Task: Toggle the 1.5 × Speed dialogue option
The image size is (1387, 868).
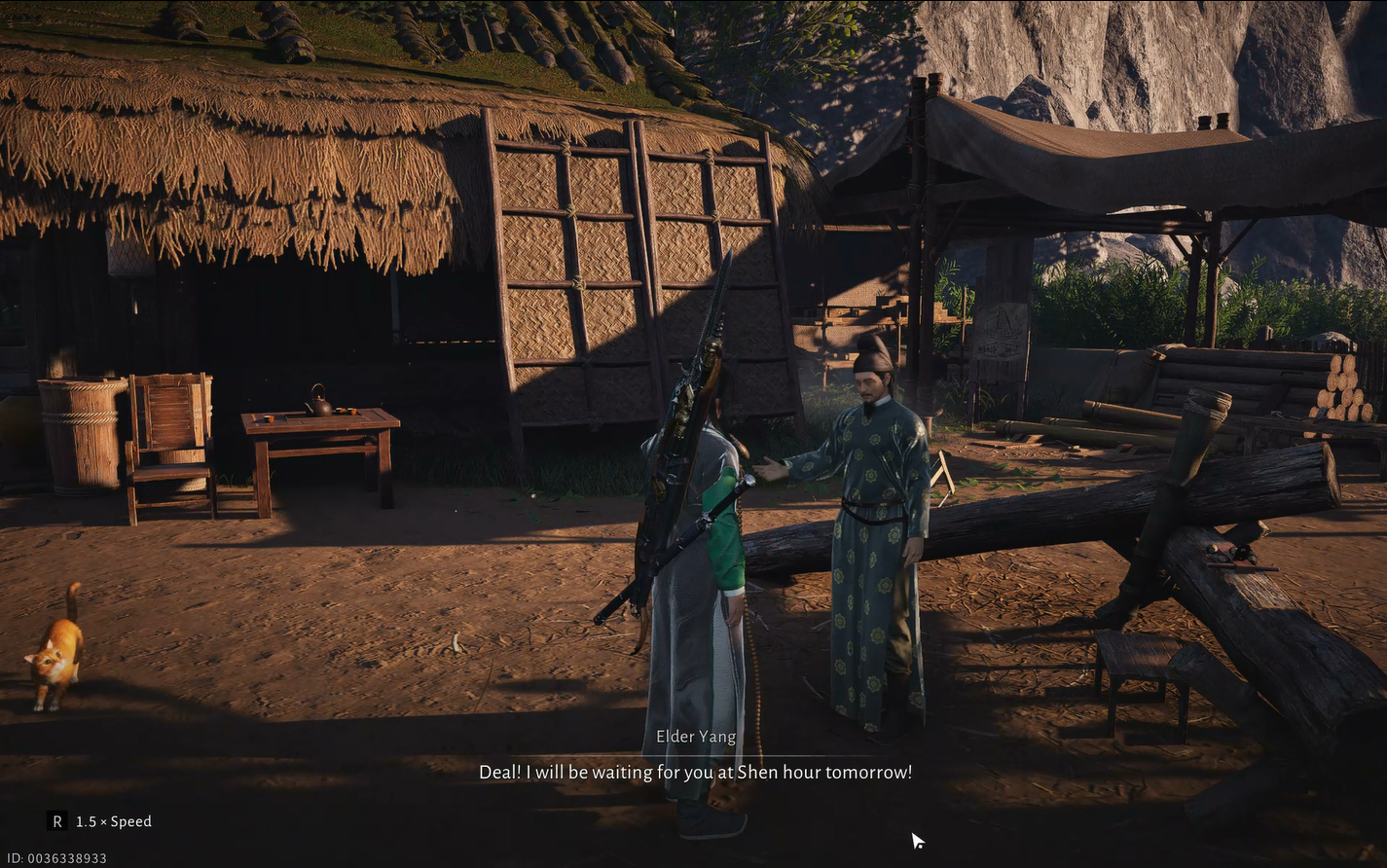Action: click(x=101, y=821)
